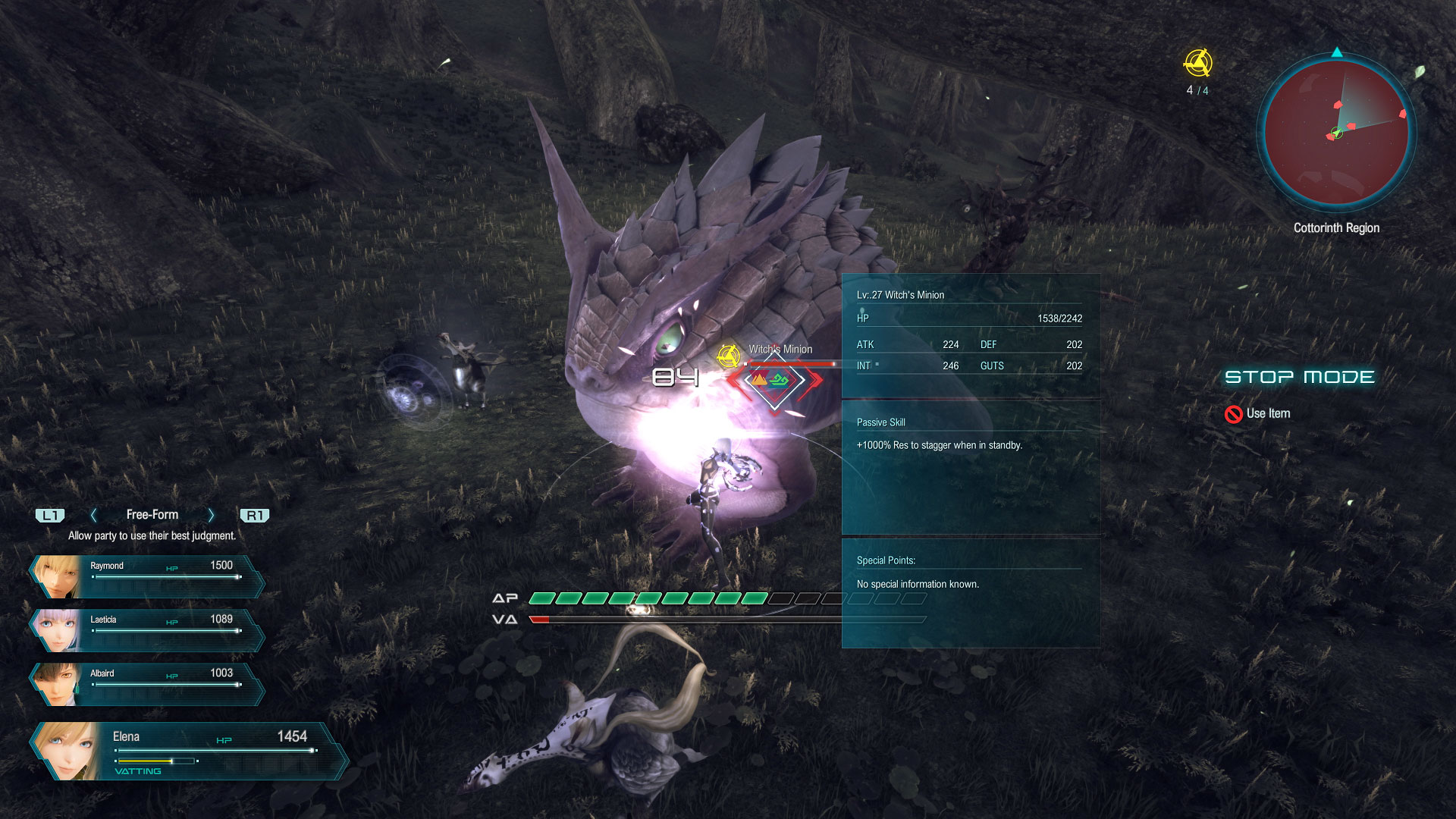Screen dimensions: 1456x819
Task: Click the yellow target icon above 4/4
Action: pos(1197,63)
